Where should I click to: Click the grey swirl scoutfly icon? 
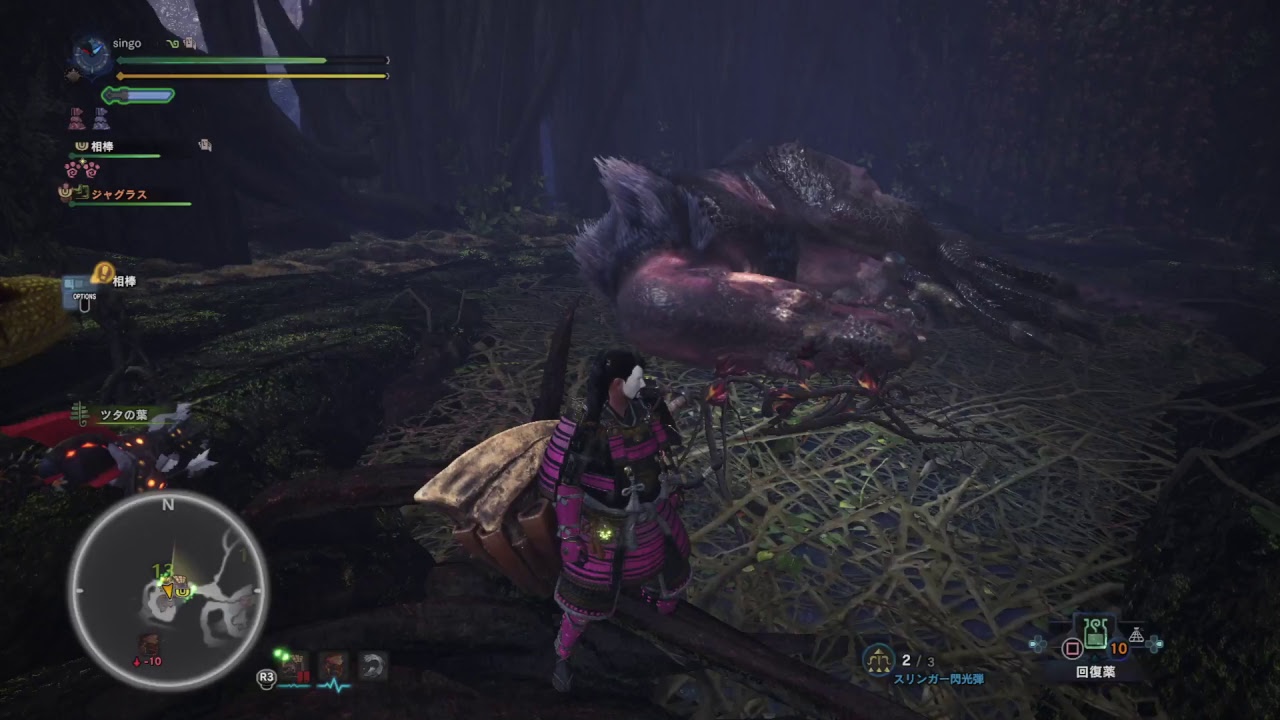click(x=373, y=667)
